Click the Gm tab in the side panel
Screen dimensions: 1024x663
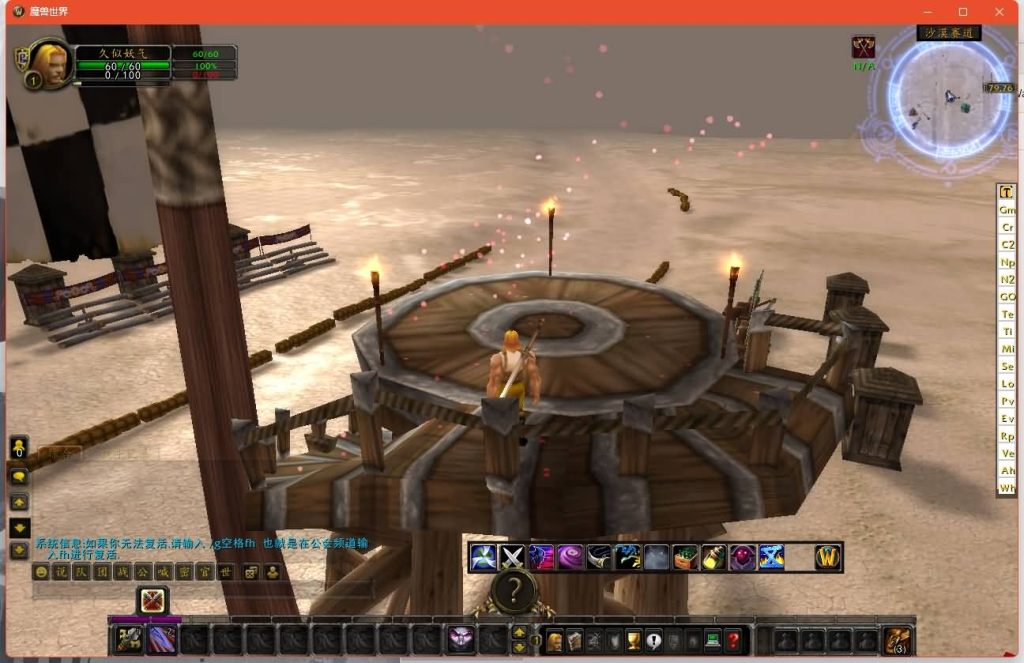[x=1007, y=210]
